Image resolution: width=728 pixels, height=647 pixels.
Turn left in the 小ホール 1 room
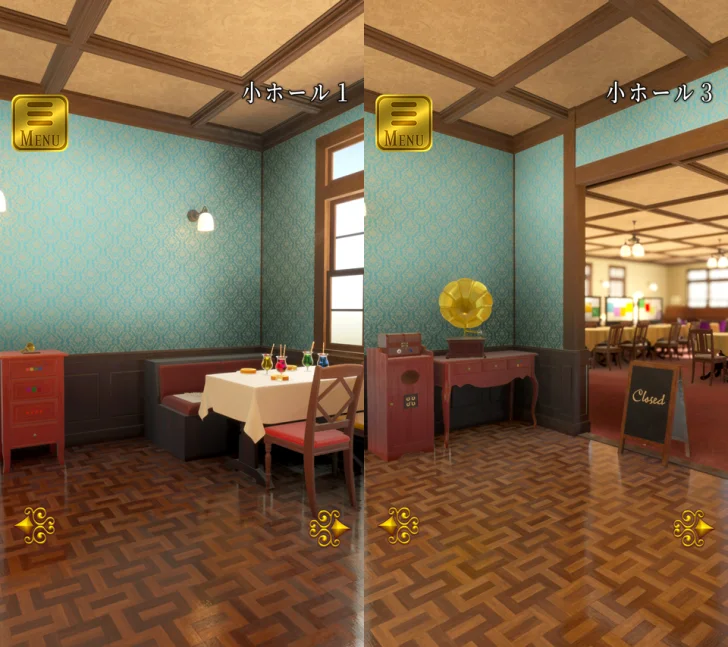point(36,525)
